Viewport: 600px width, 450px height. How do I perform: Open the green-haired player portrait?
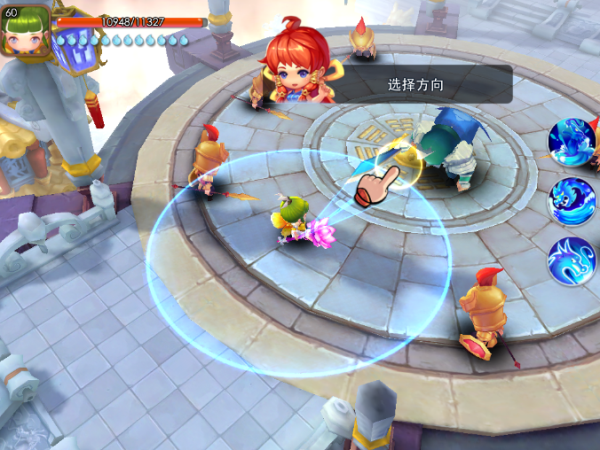click(x=27, y=30)
